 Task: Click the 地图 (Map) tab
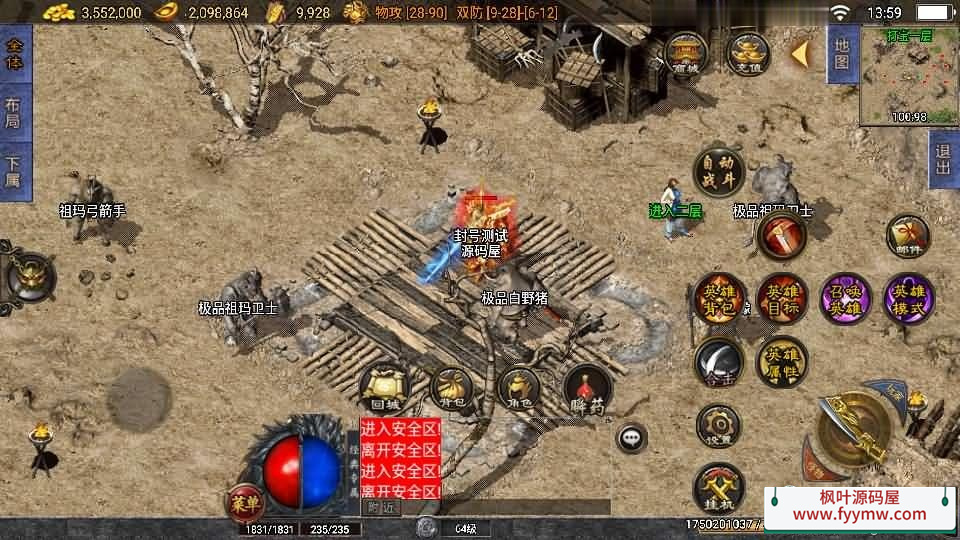coord(841,54)
